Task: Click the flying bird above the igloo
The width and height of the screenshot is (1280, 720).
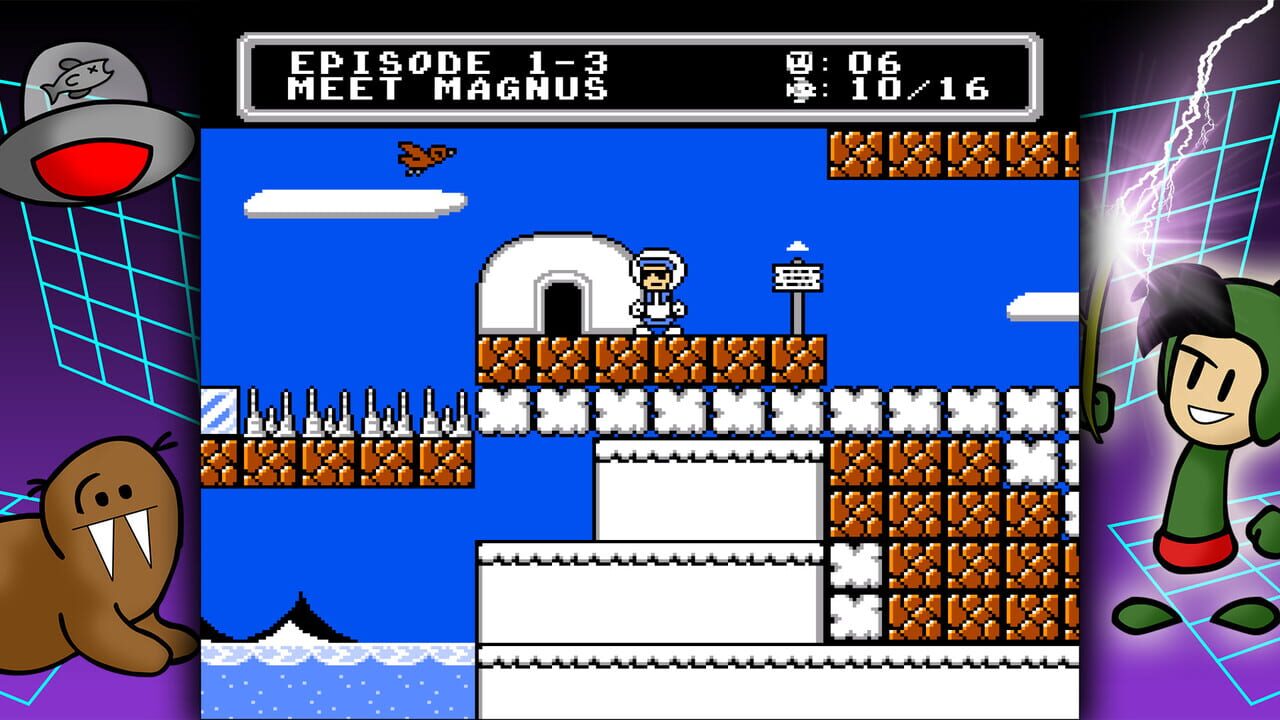Action: 424,157
